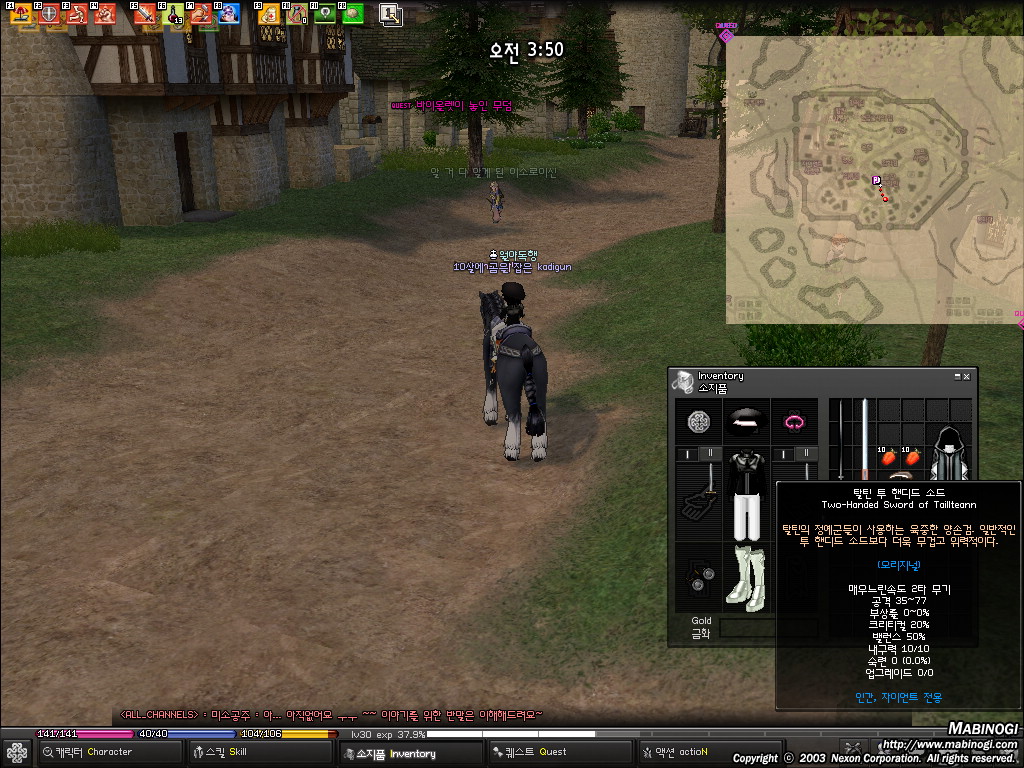Viewport: 1024px width, 768px height.
Task: Close the Inventory window
Action: 966,376
